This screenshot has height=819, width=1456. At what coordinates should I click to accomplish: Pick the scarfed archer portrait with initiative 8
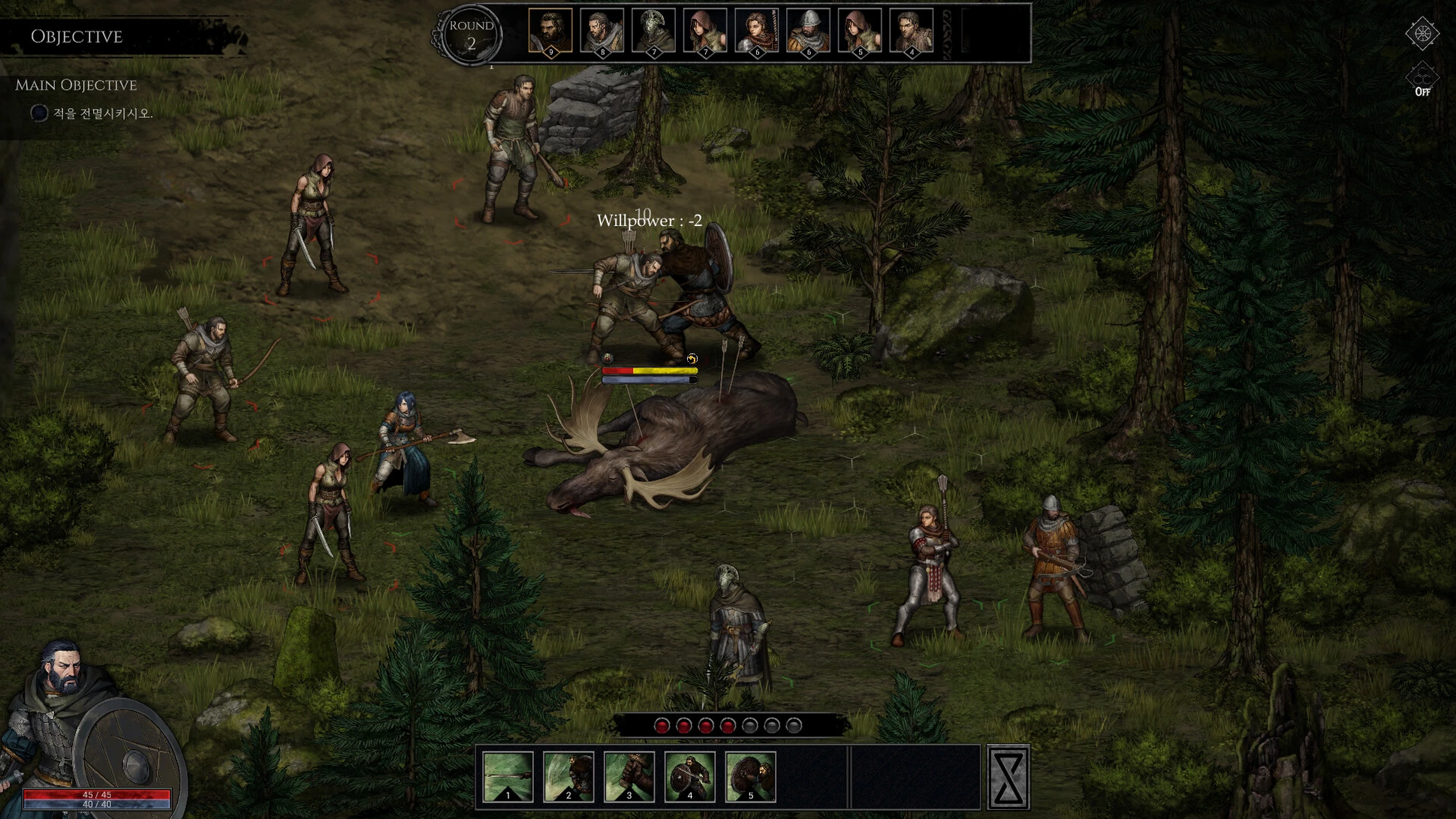coord(602,31)
